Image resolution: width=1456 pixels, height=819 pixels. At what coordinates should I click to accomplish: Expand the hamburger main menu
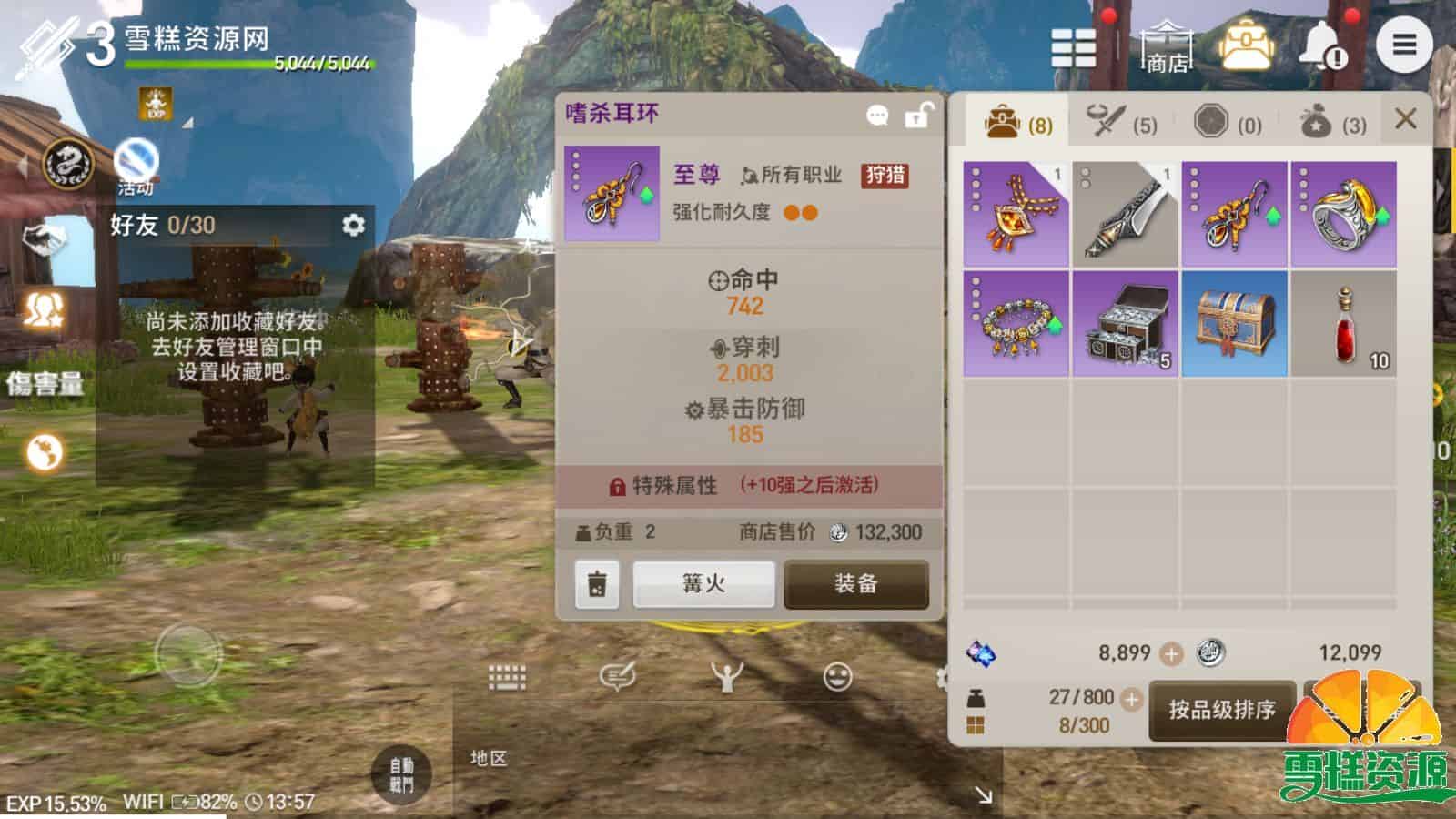[x=1406, y=43]
